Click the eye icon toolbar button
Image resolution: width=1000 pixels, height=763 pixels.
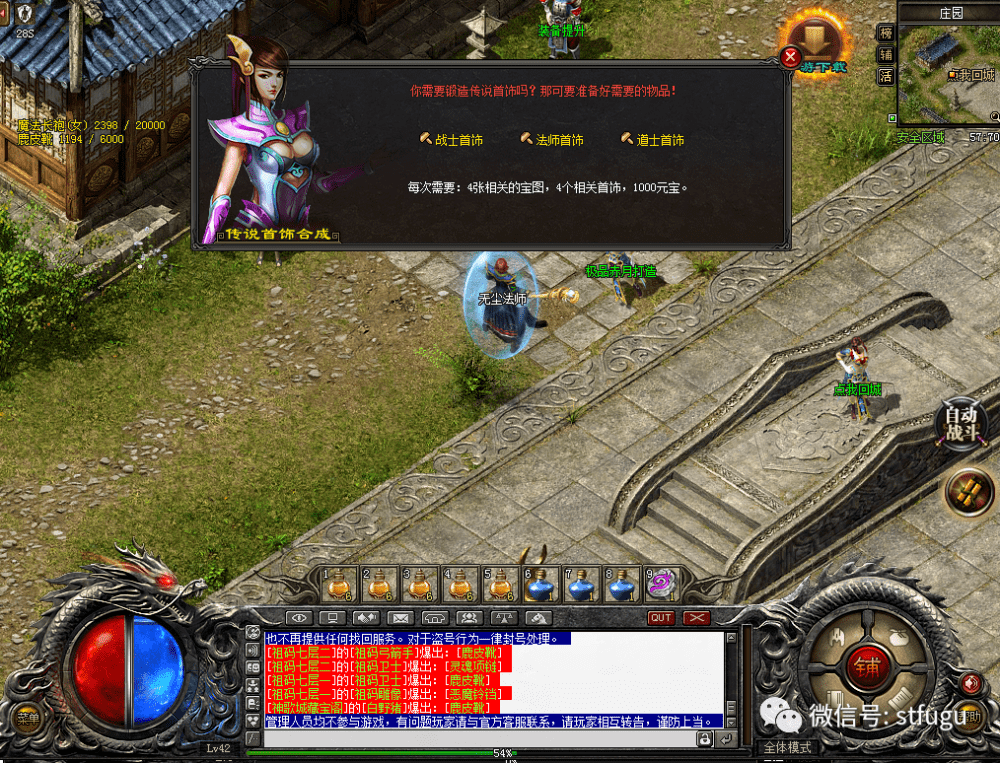coord(298,618)
